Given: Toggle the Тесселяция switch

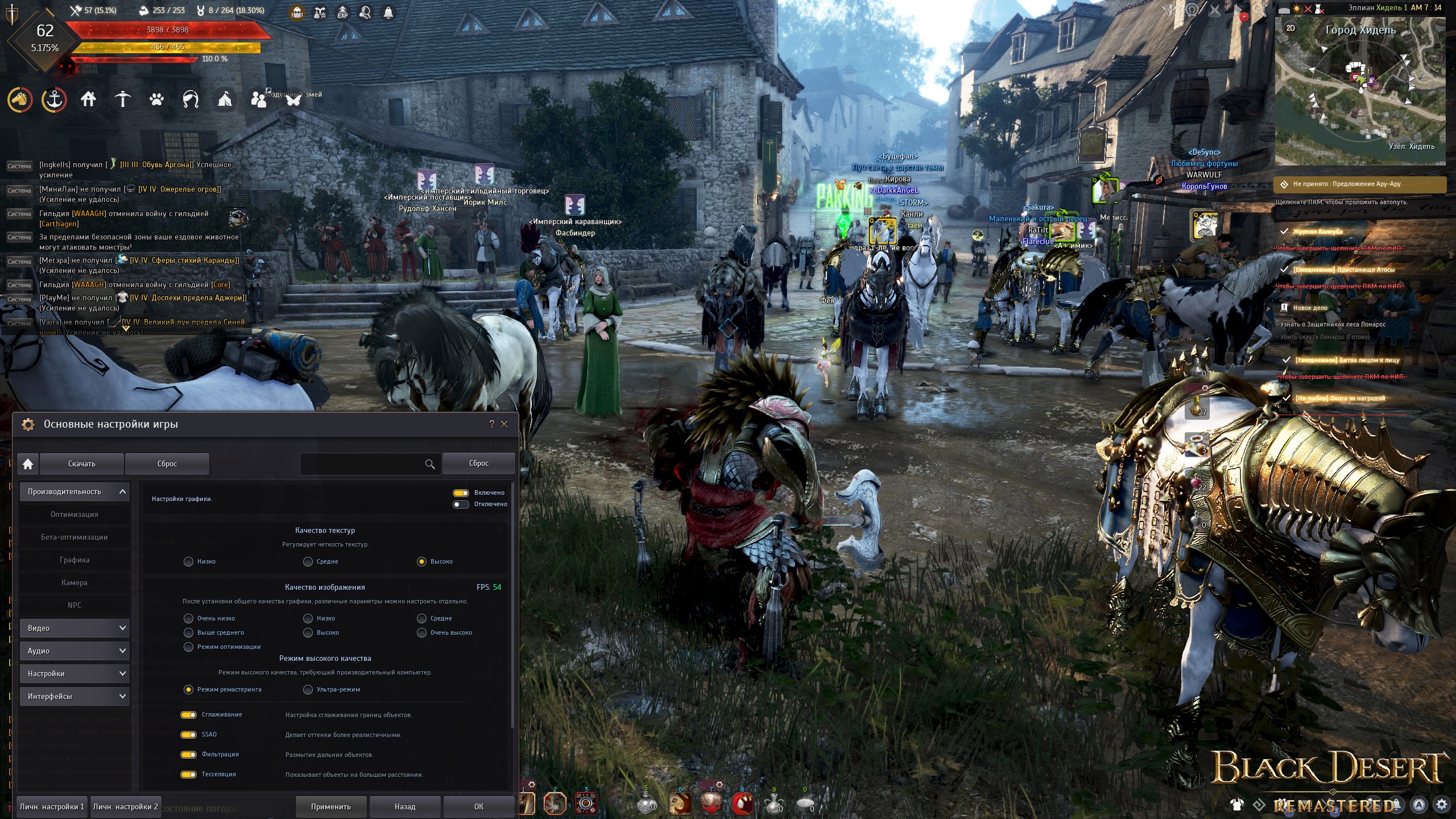Looking at the screenshot, I should [x=188, y=775].
